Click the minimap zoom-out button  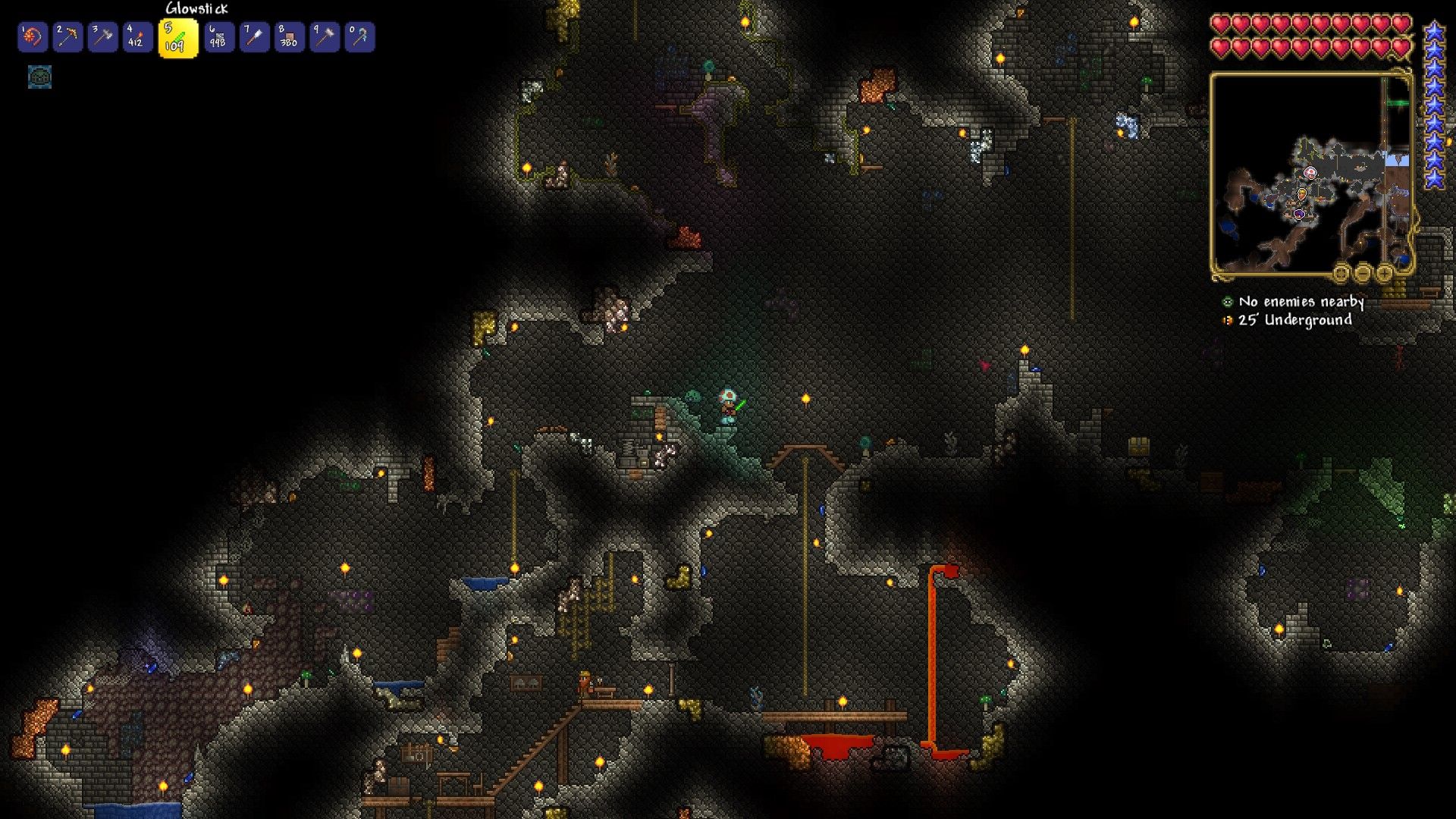point(1363,273)
